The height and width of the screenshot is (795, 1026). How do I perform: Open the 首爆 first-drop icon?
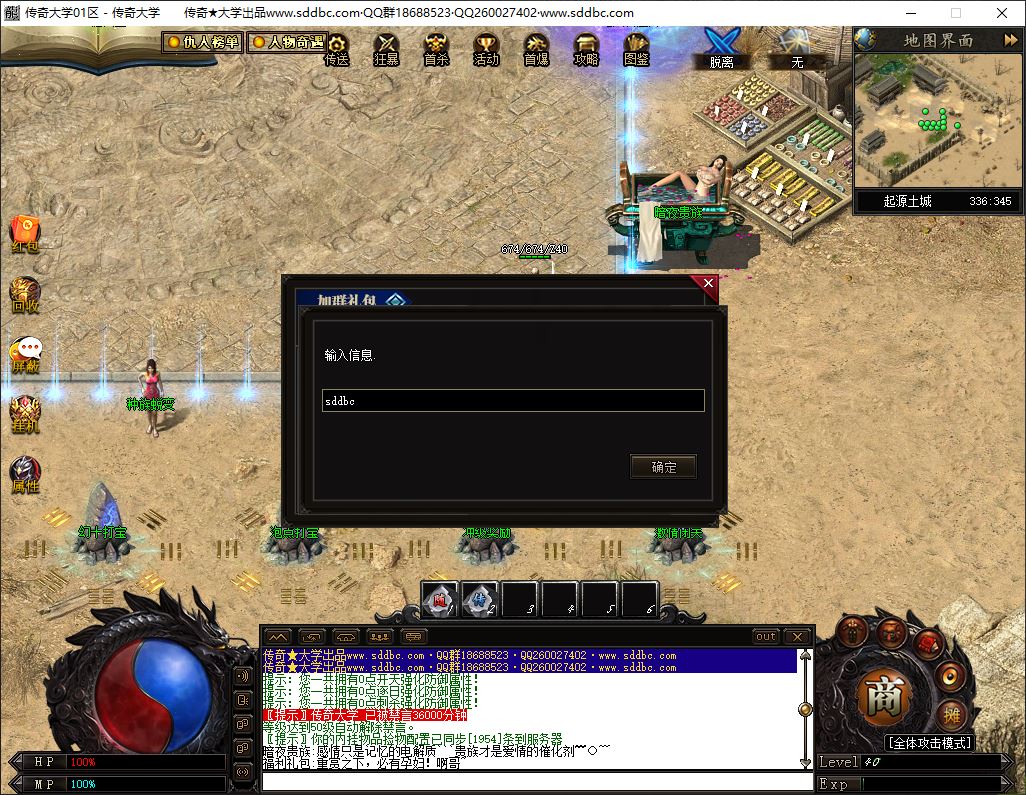tap(536, 48)
